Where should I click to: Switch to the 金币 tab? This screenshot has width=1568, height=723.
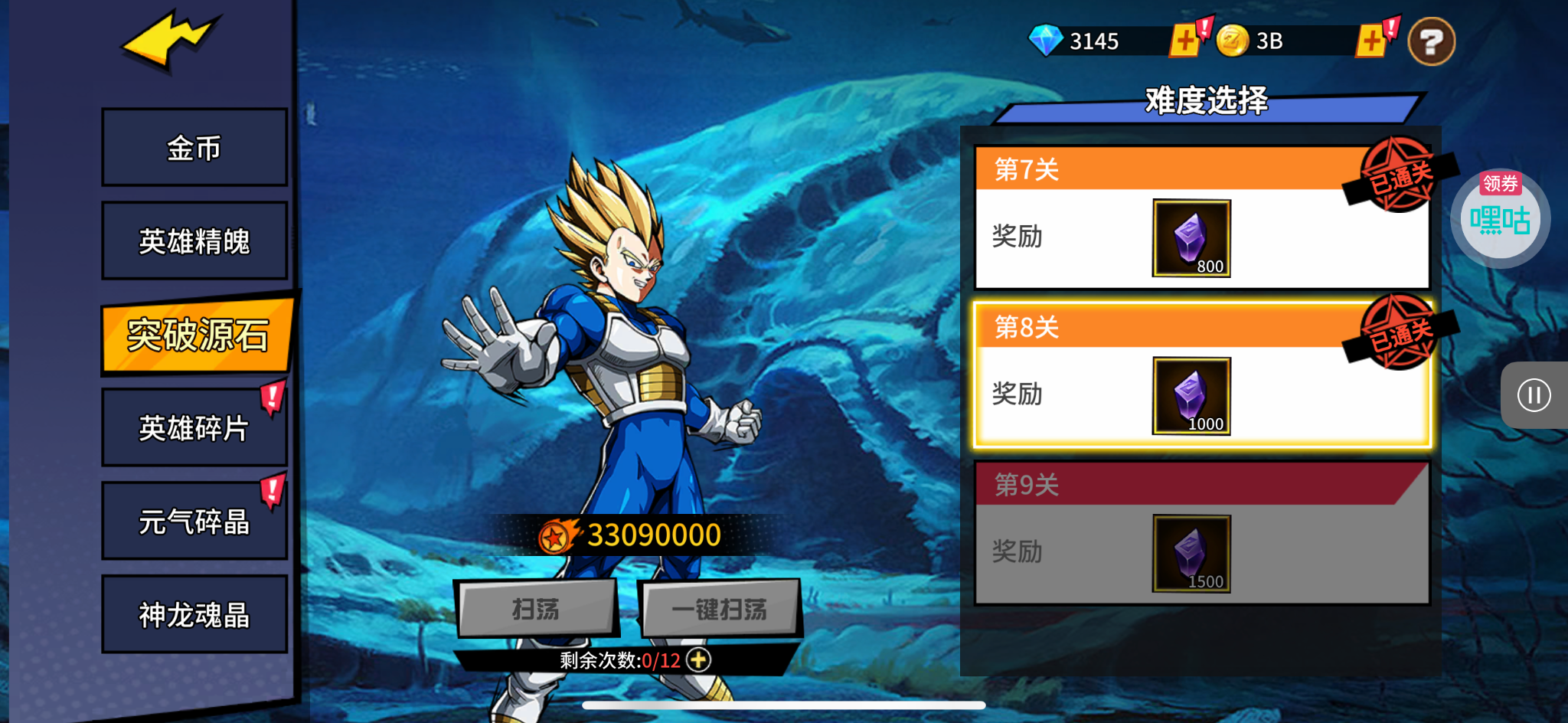(194, 147)
